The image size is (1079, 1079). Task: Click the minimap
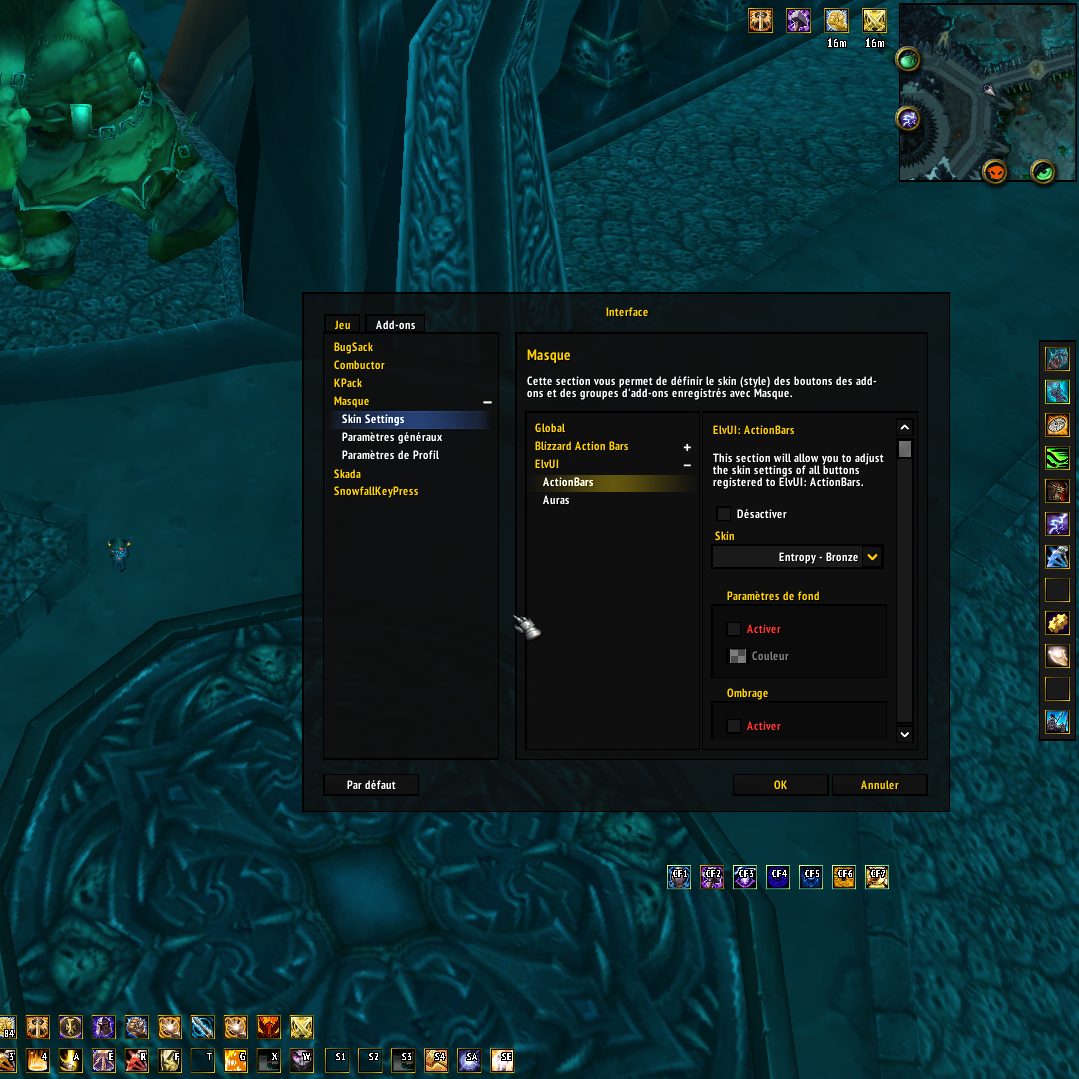click(x=987, y=92)
